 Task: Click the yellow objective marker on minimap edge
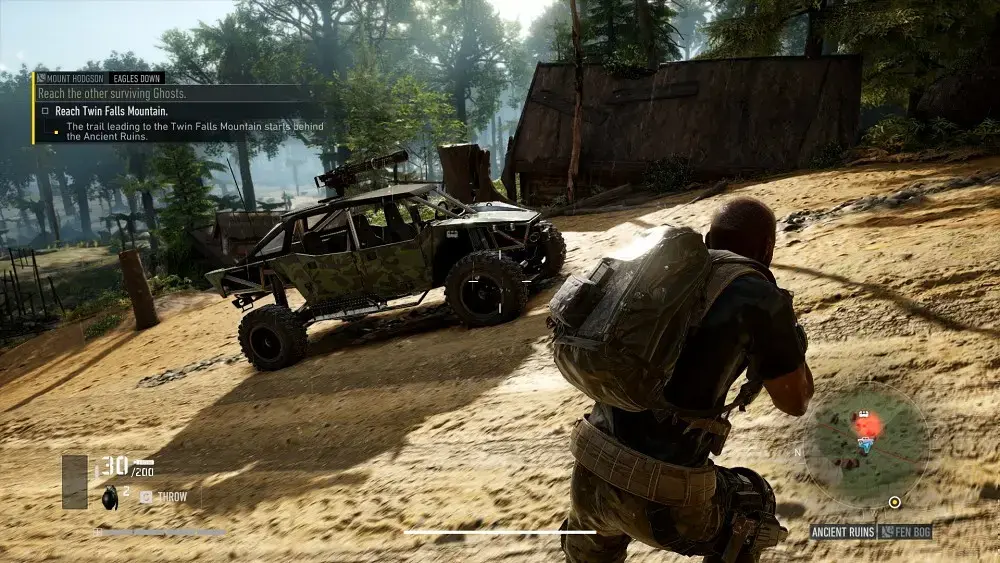pyautogui.click(x=894, y=502)
